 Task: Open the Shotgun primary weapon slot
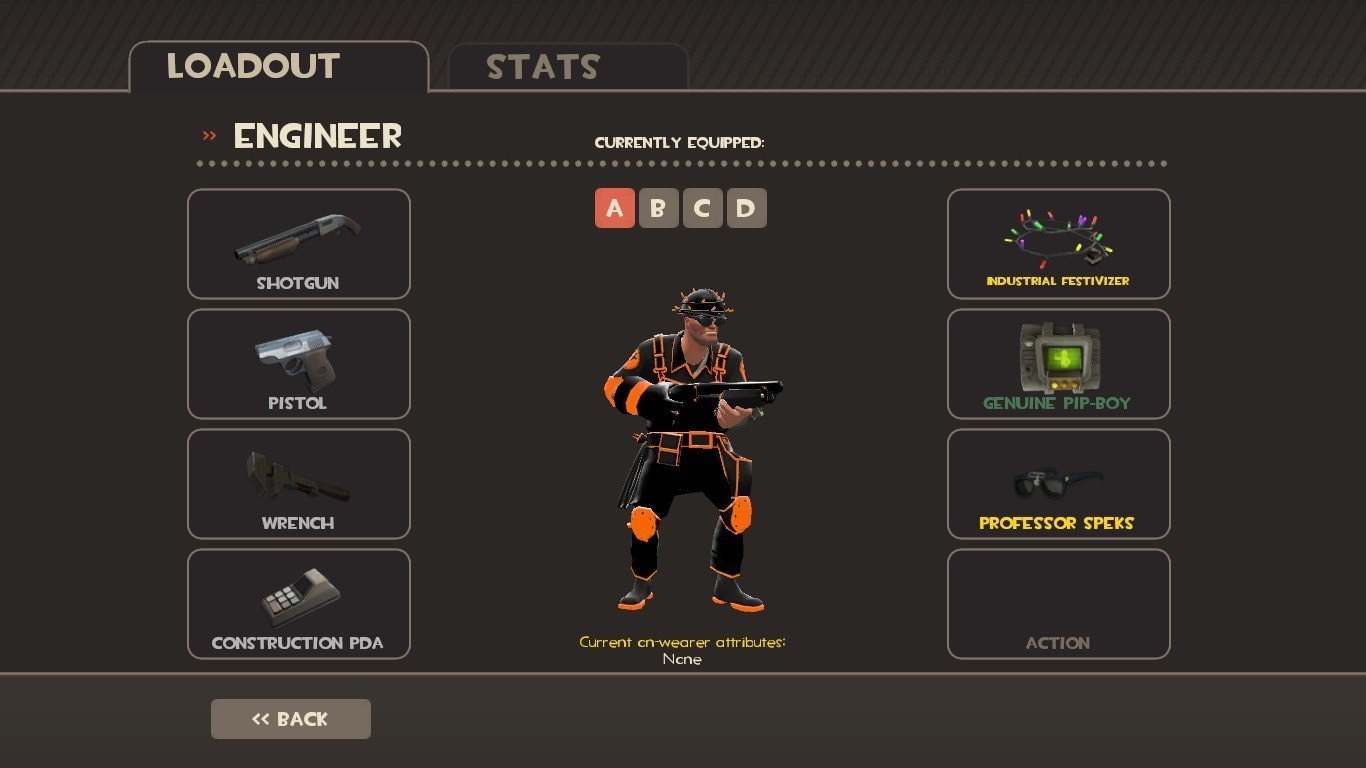click(x=298, y=244)
